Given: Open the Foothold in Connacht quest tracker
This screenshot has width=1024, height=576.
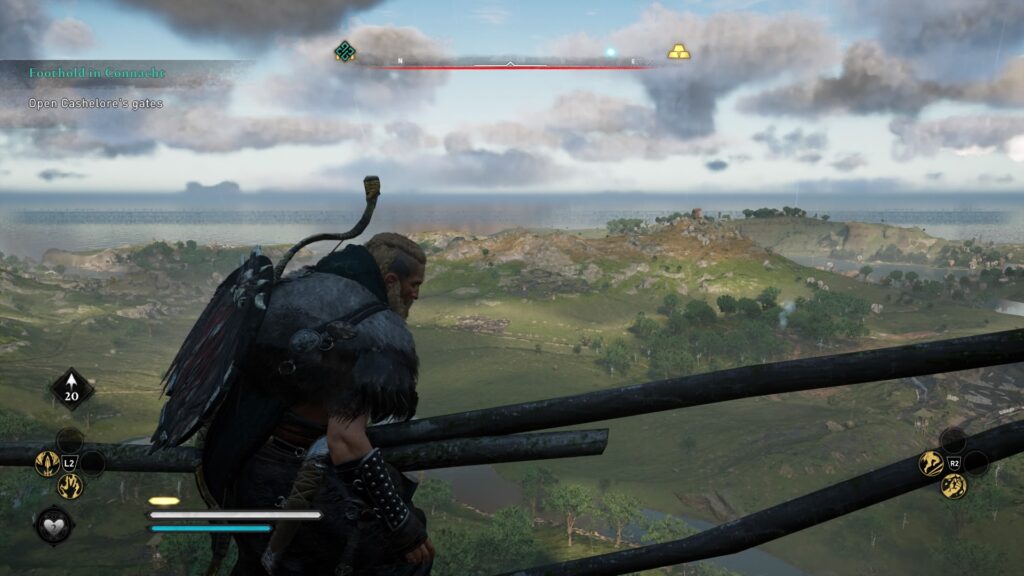Looking at the screenshot, I should pos(97,73).
